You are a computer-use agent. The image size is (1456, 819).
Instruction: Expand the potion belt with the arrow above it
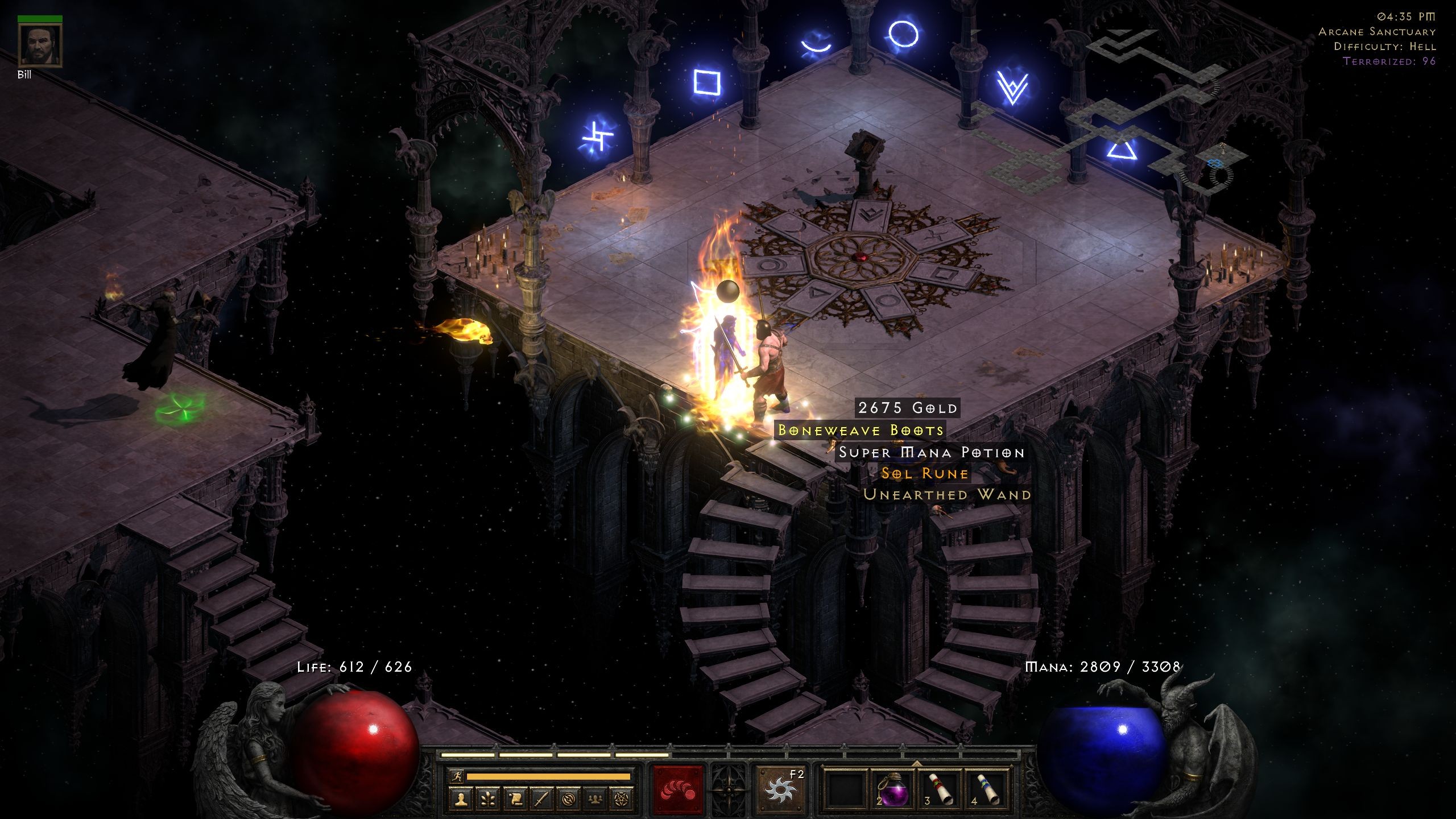point(916,764)
